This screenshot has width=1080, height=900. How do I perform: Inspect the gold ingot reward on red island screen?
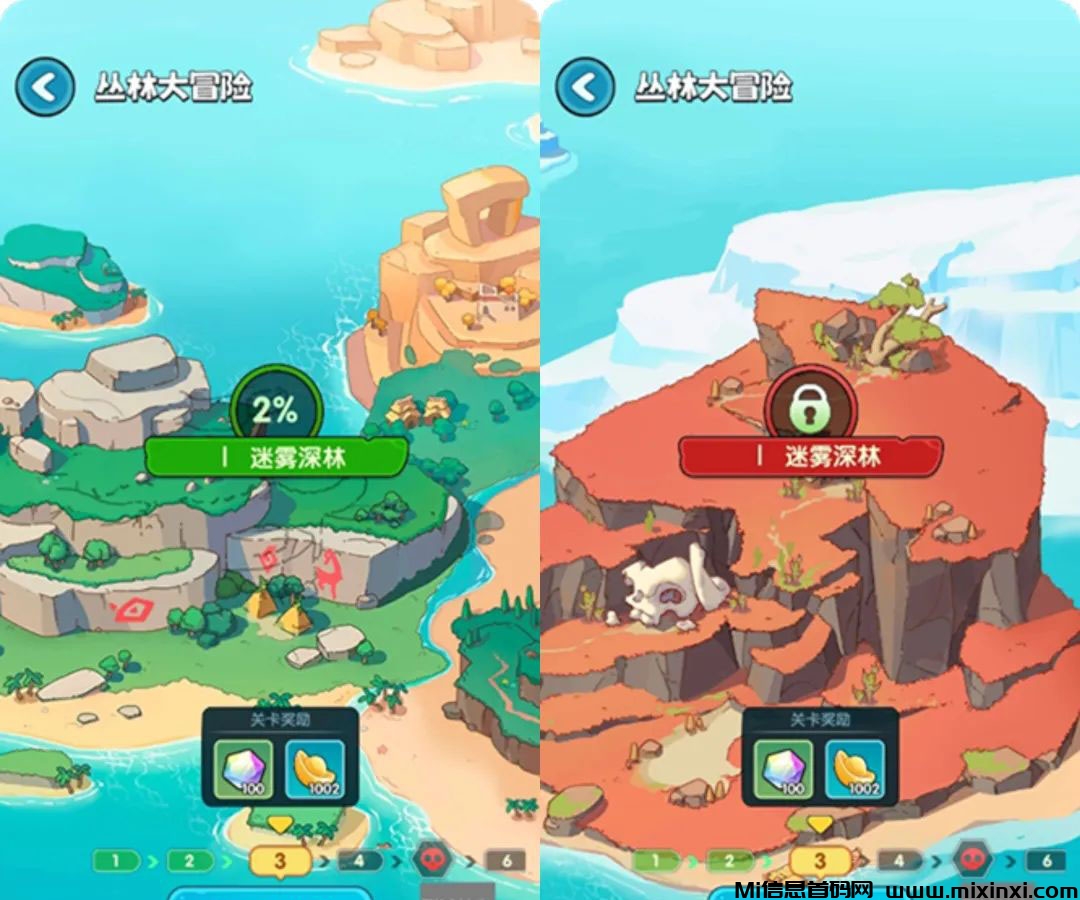(x=854, y=769)
